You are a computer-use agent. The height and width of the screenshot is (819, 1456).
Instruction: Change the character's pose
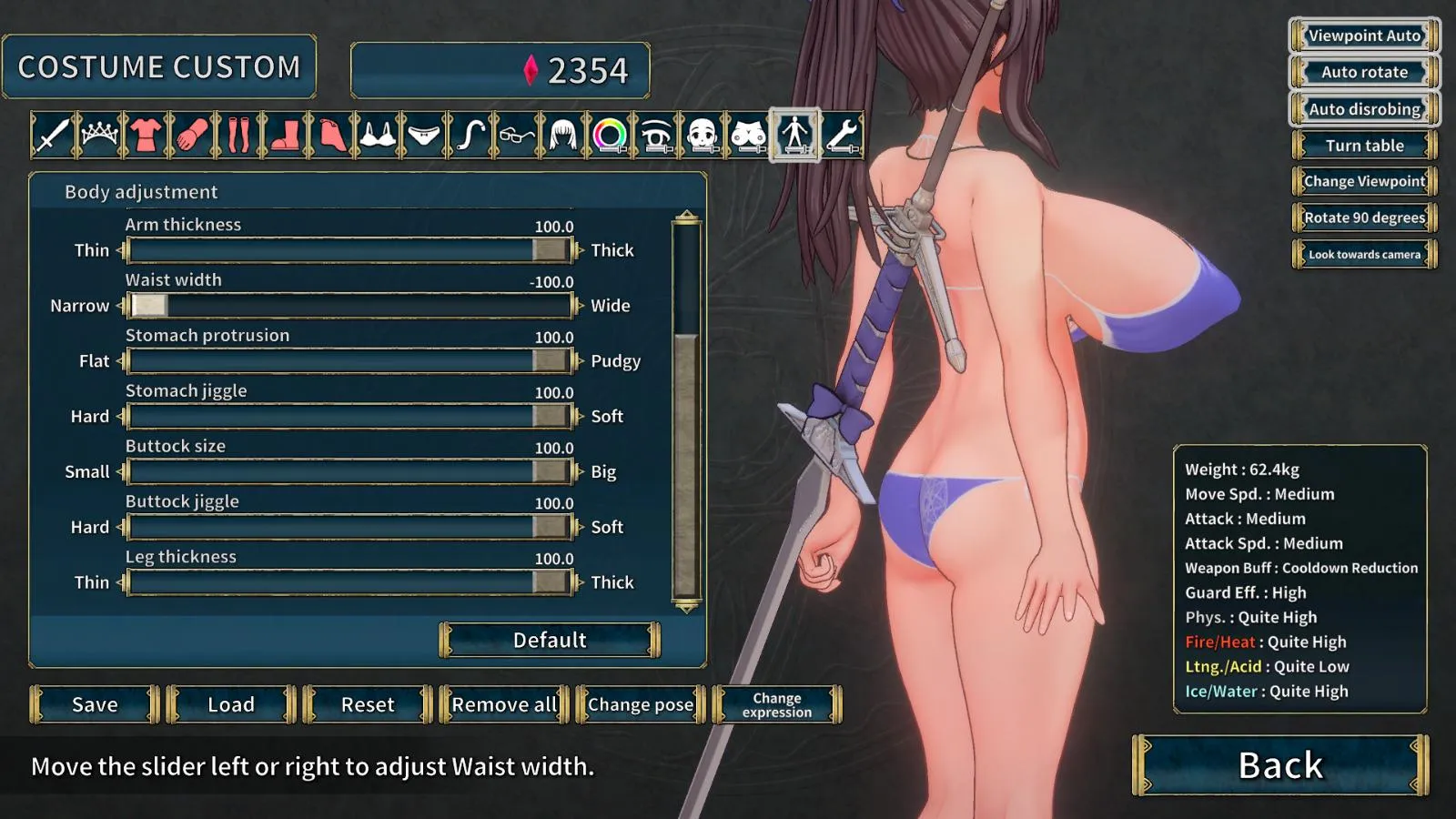pos(641,704)
